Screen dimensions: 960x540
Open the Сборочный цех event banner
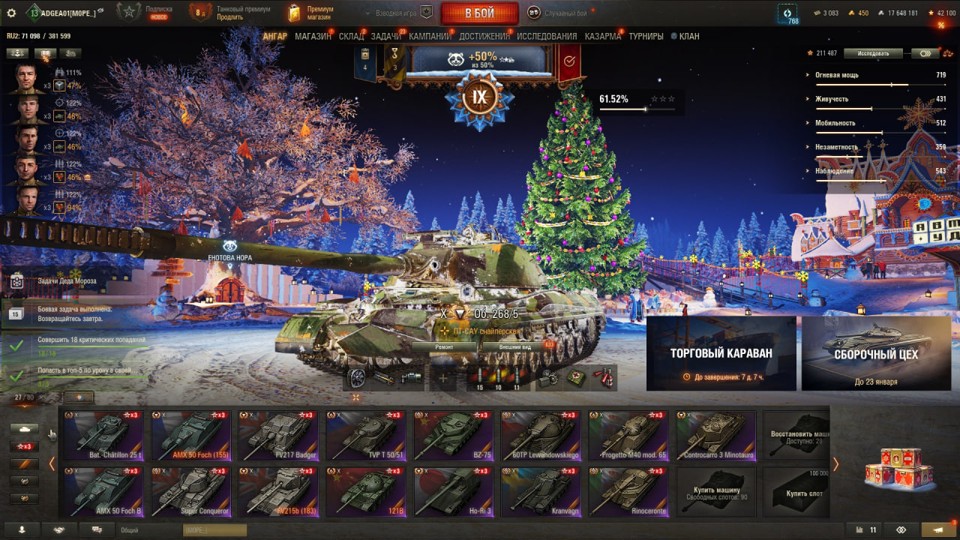pyautogui.click(x=875, y=353)
